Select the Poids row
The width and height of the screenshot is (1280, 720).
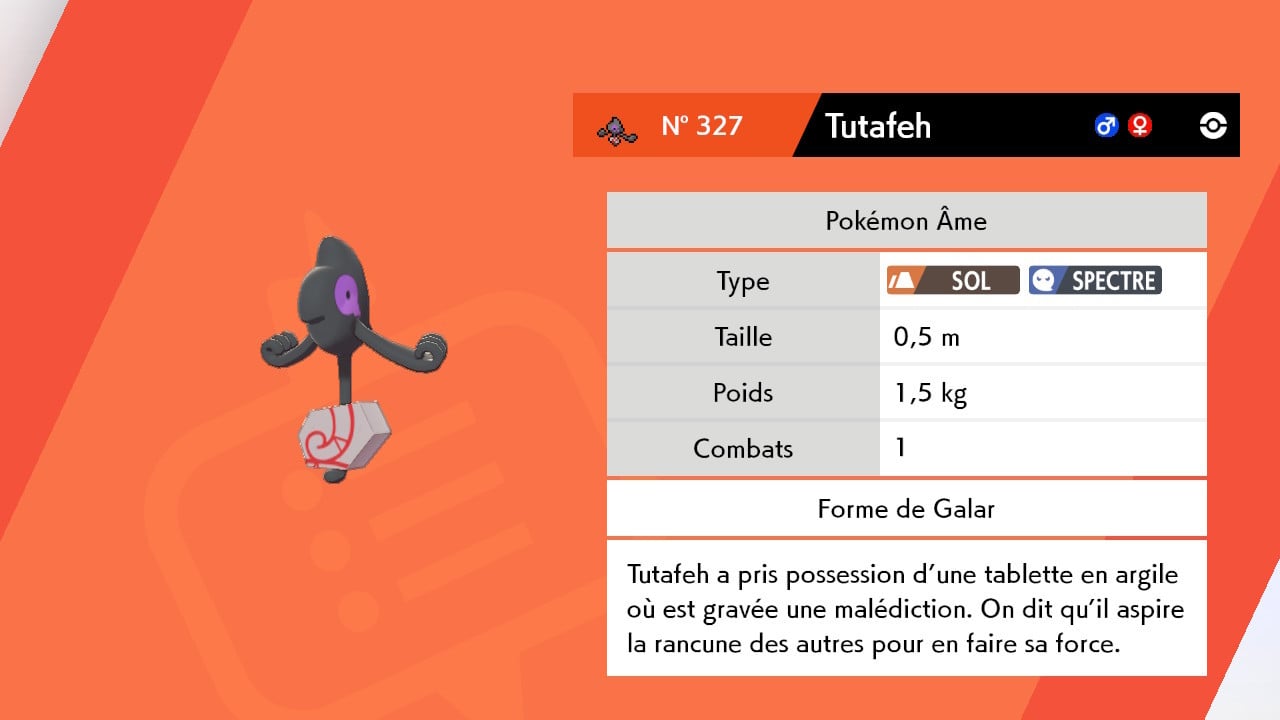(x=742, y=392)
